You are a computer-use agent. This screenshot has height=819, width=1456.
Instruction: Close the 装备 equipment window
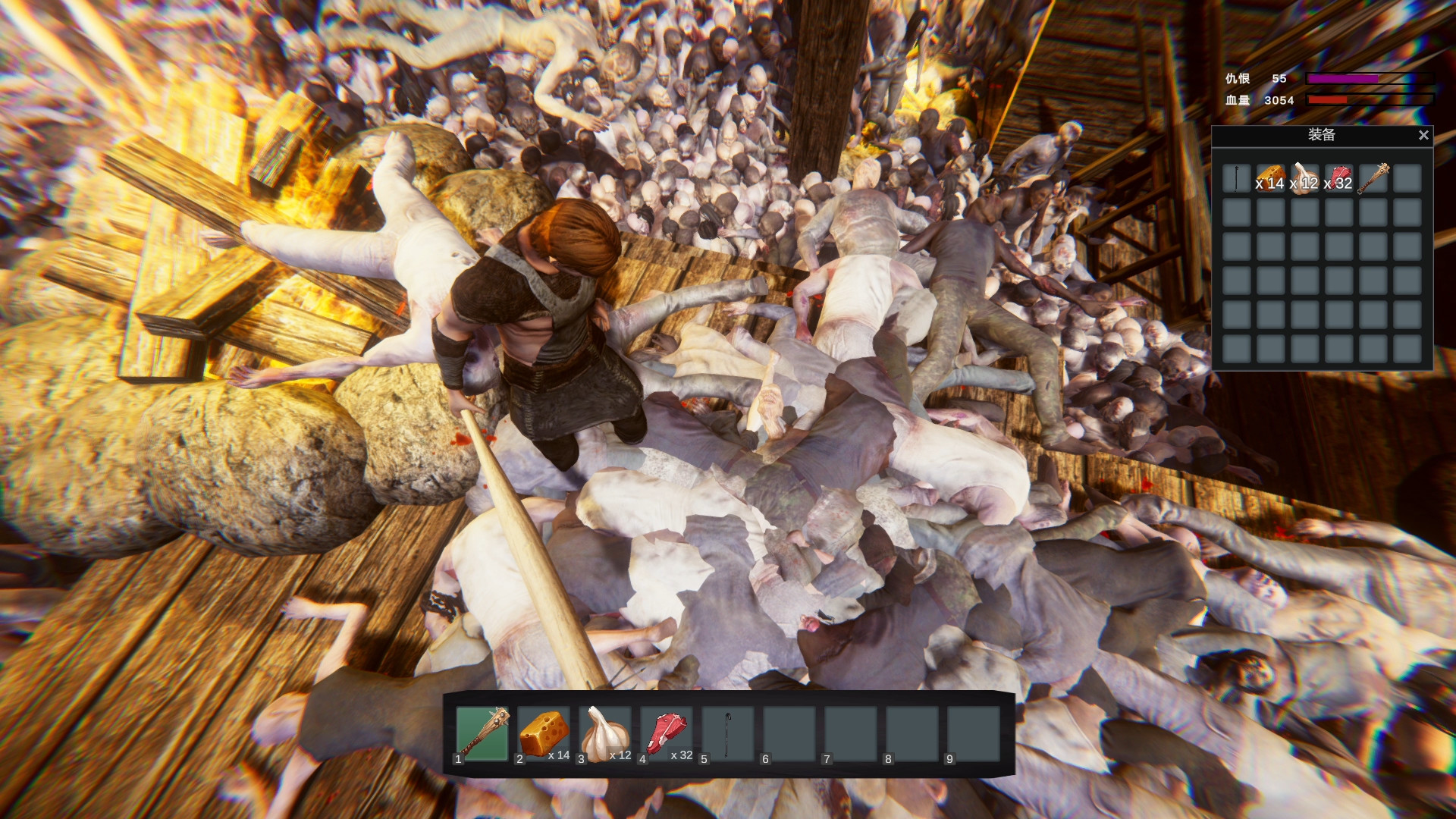1423,136
